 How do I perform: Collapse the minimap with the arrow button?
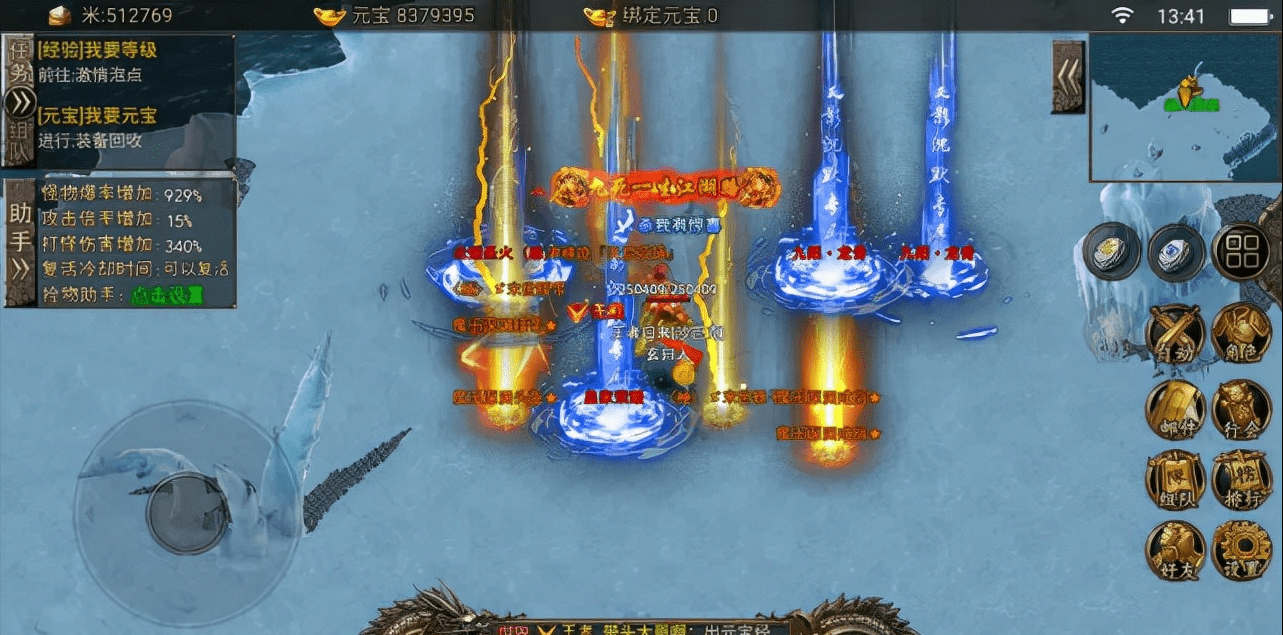tap(1068, 76)
